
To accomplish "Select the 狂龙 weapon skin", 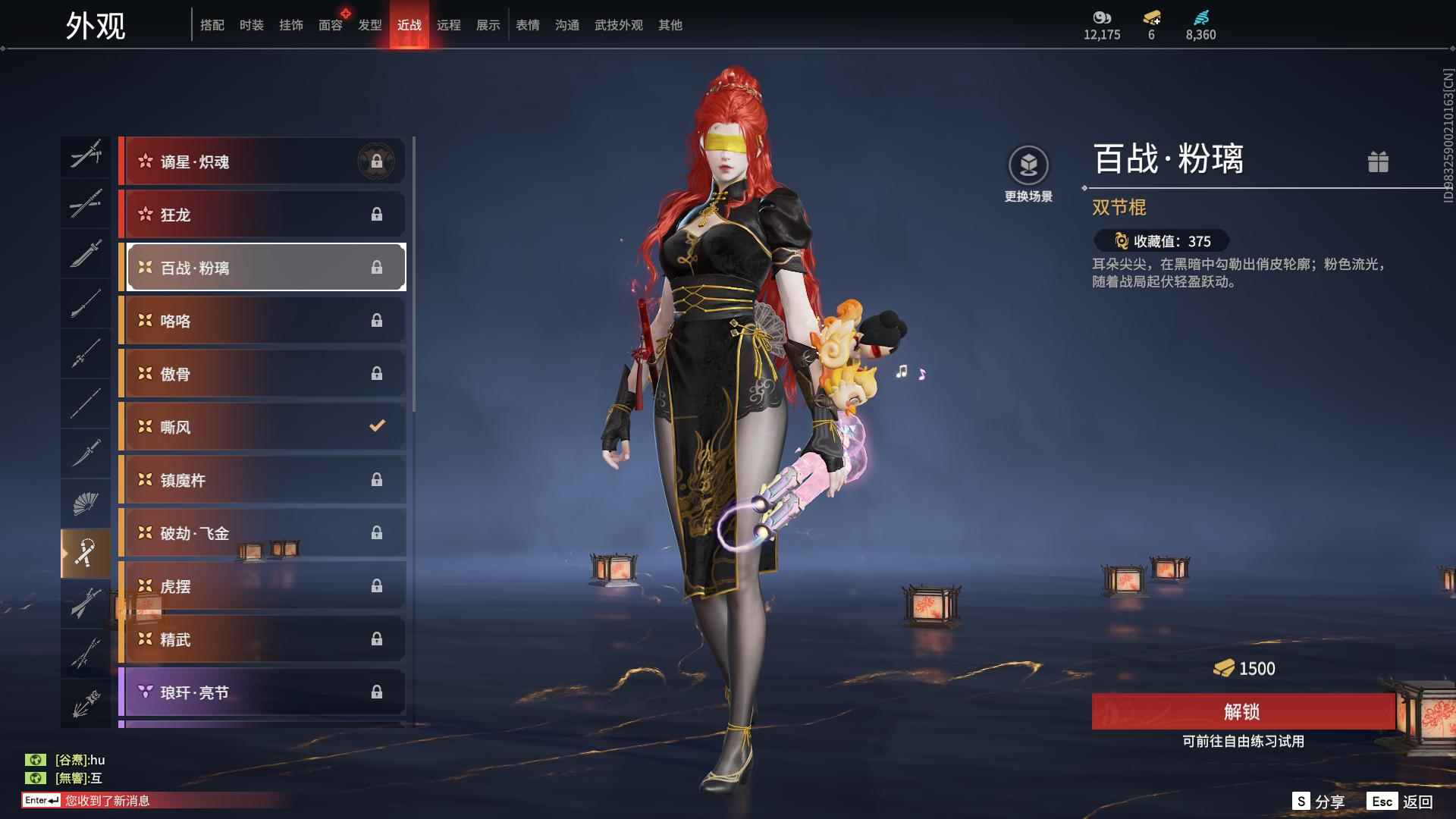I will [x=262, y=215].
